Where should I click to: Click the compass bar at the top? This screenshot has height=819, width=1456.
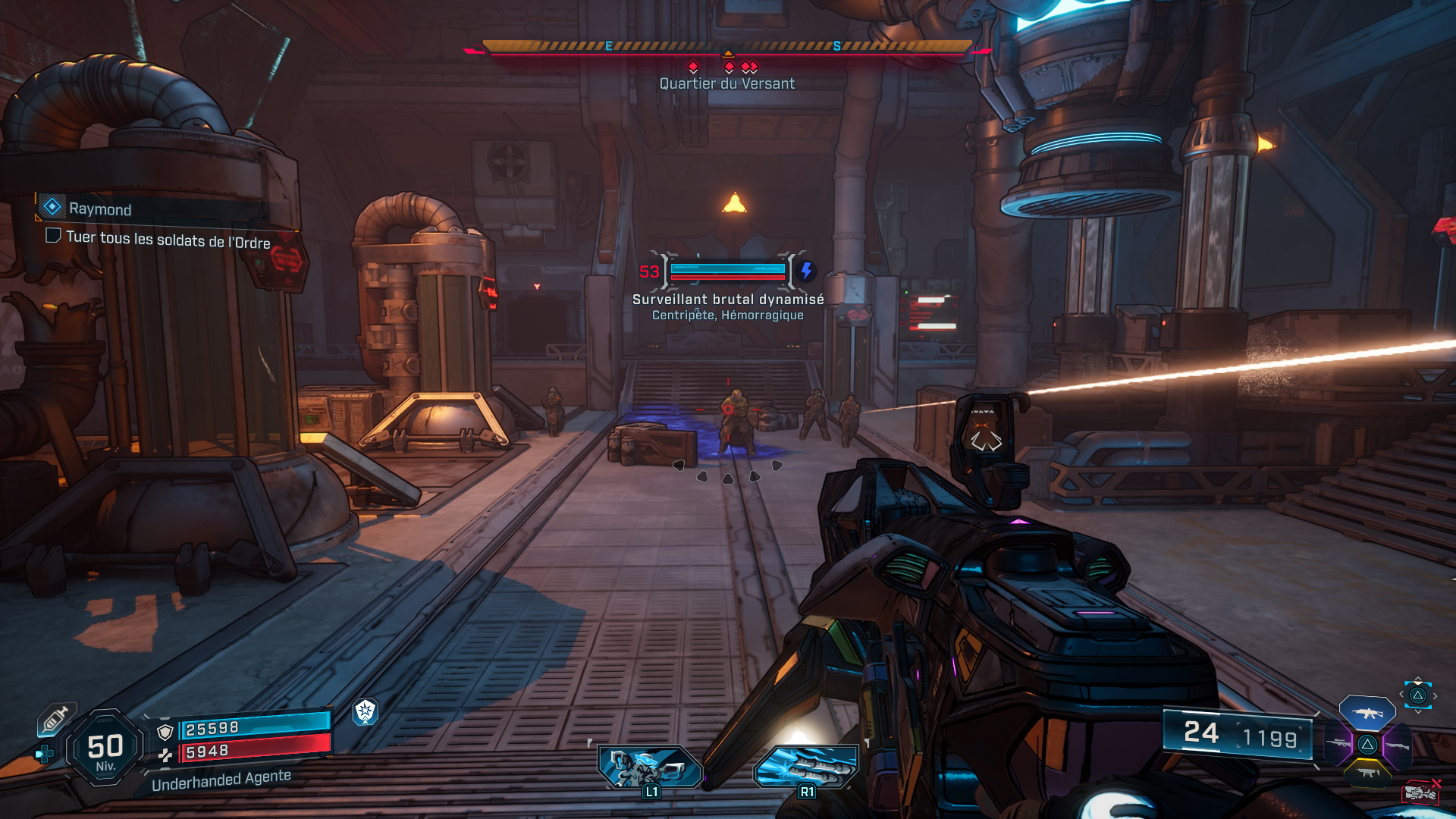coord(727,47)
